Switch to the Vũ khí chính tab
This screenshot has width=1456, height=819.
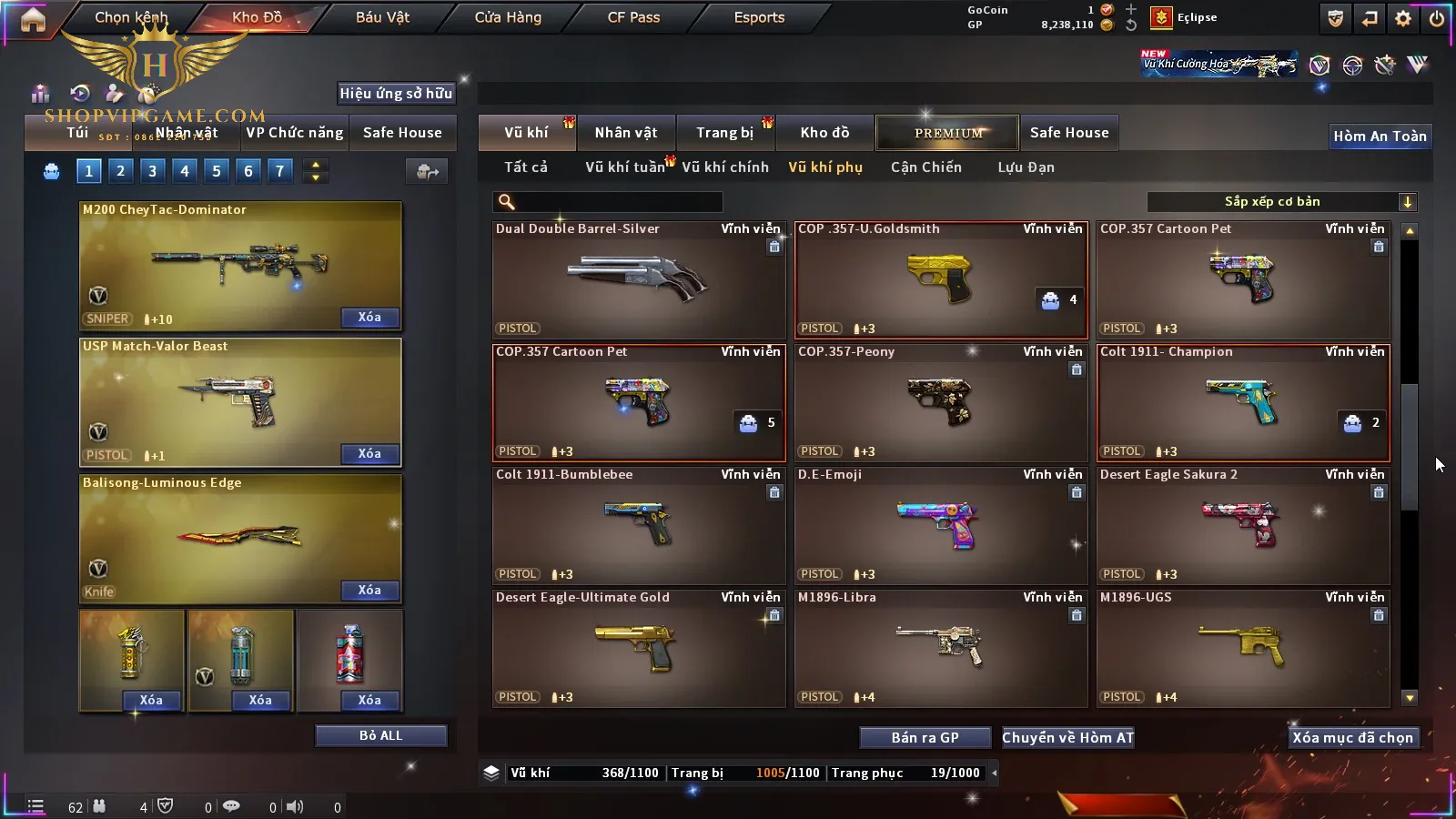click(724, 167)
